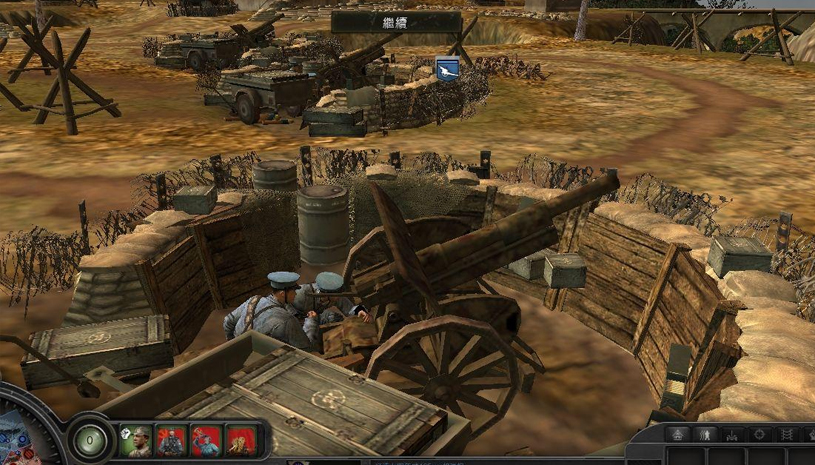Switch to the infantry soldiers tab
This screenshot has width=815, height=465.
tap(704, 435)
